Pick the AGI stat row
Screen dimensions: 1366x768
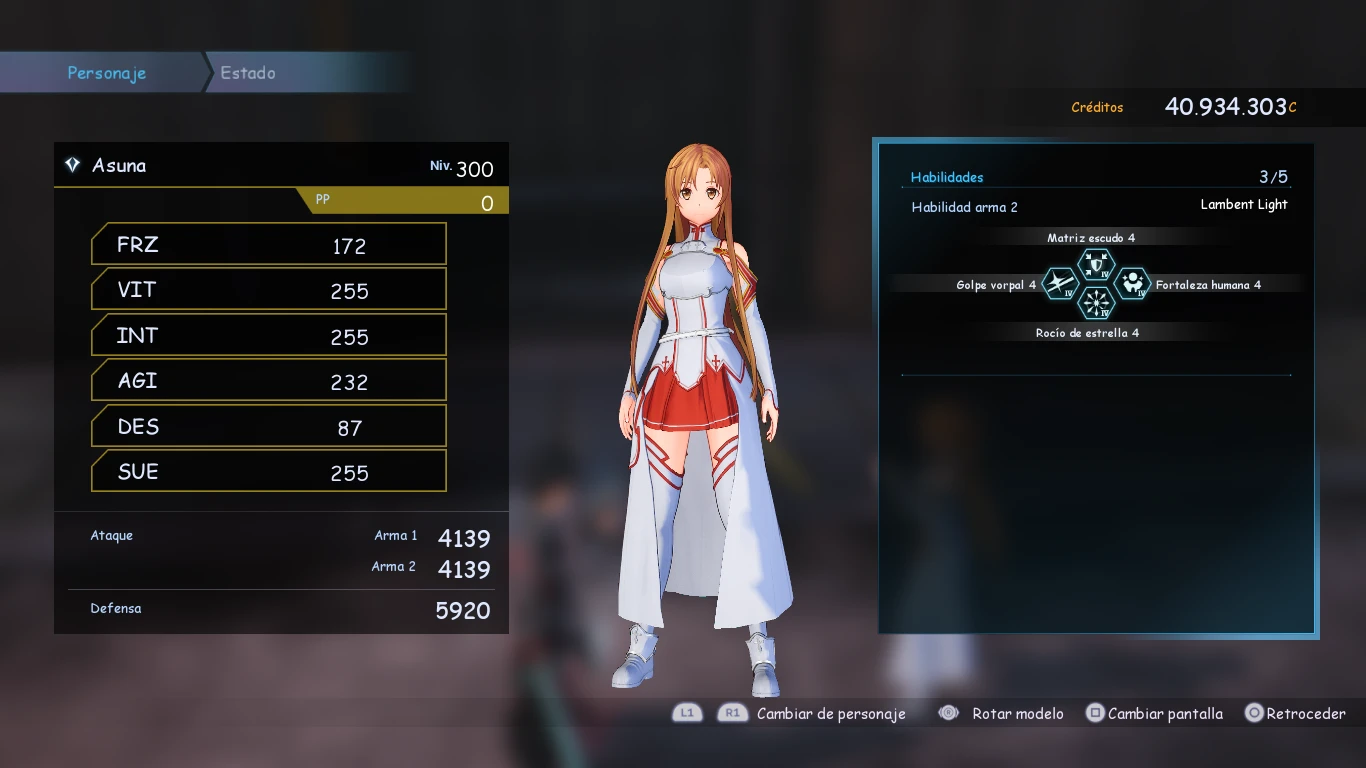tap(268, 381)
